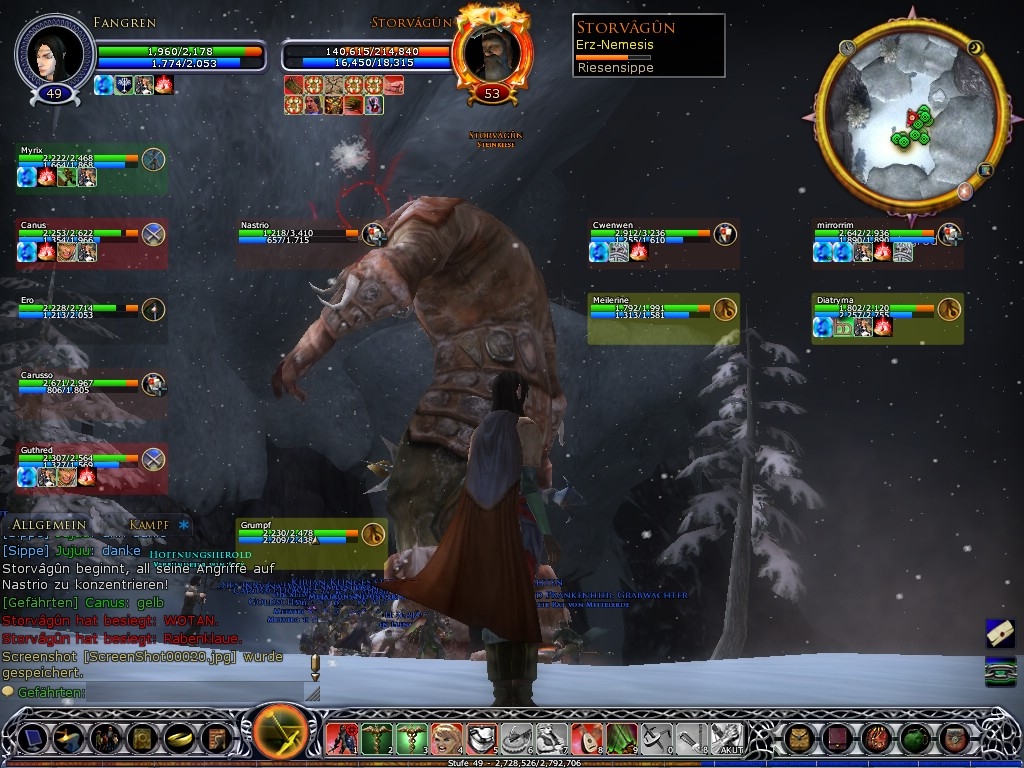Image resolution: width=1024 pixels, height=768 pixels.
Task: Click the map scroll button on the minimap ring
Action: pyautogui.click(x=985, y=170)
